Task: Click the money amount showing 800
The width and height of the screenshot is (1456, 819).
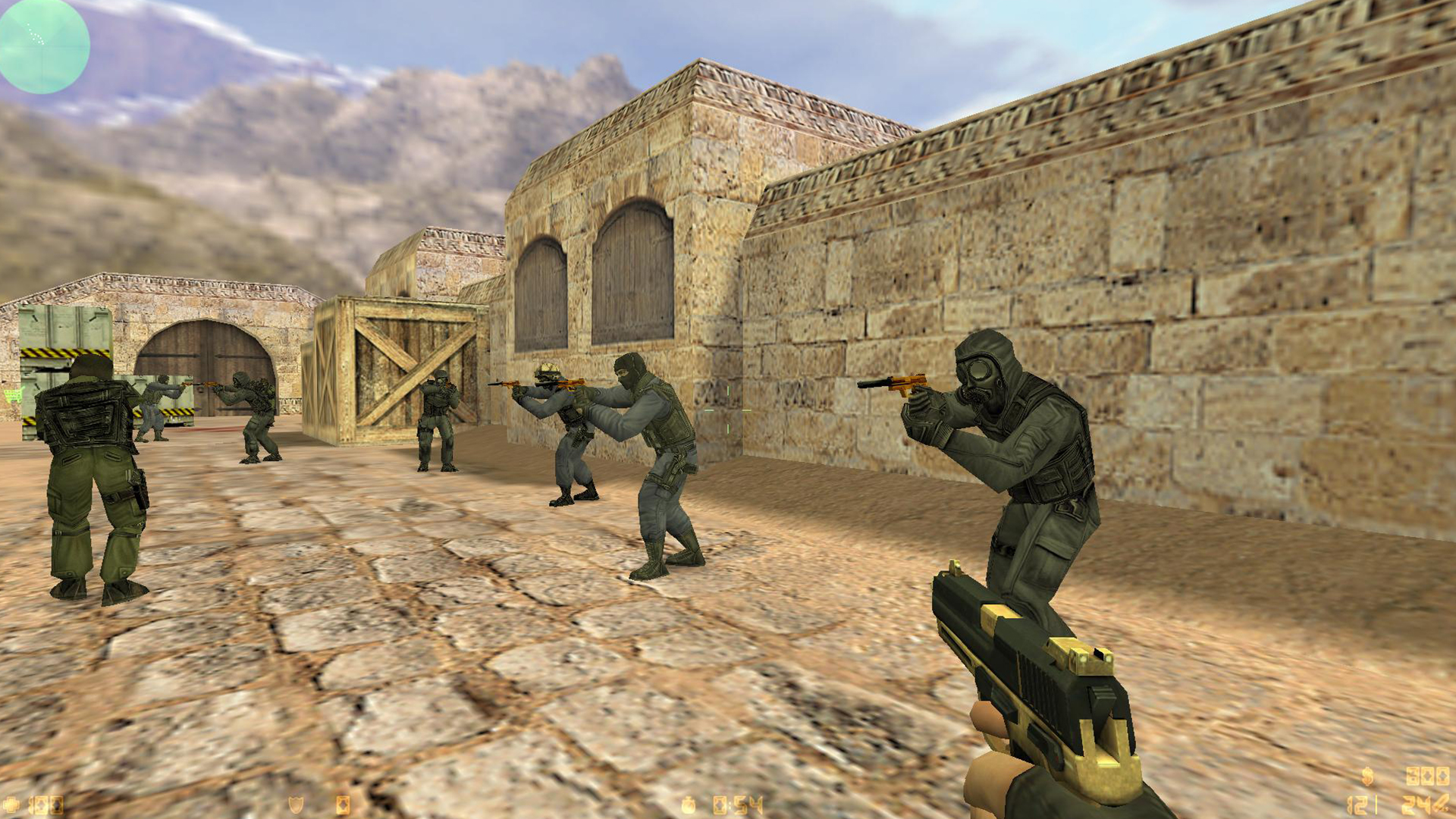Action: [1426, 776]
